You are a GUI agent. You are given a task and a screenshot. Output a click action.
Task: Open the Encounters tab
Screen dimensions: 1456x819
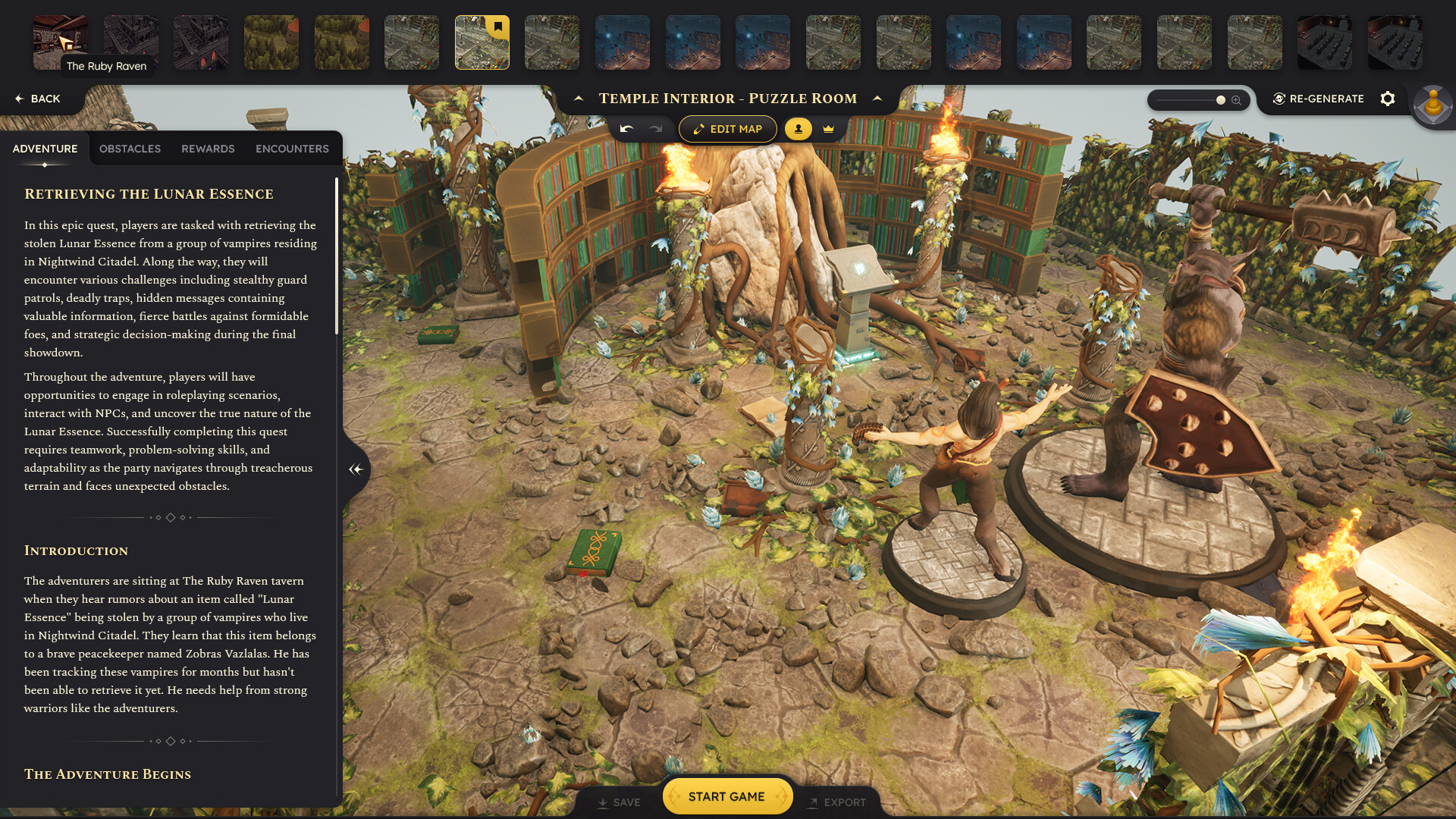(x=291, y=149)
